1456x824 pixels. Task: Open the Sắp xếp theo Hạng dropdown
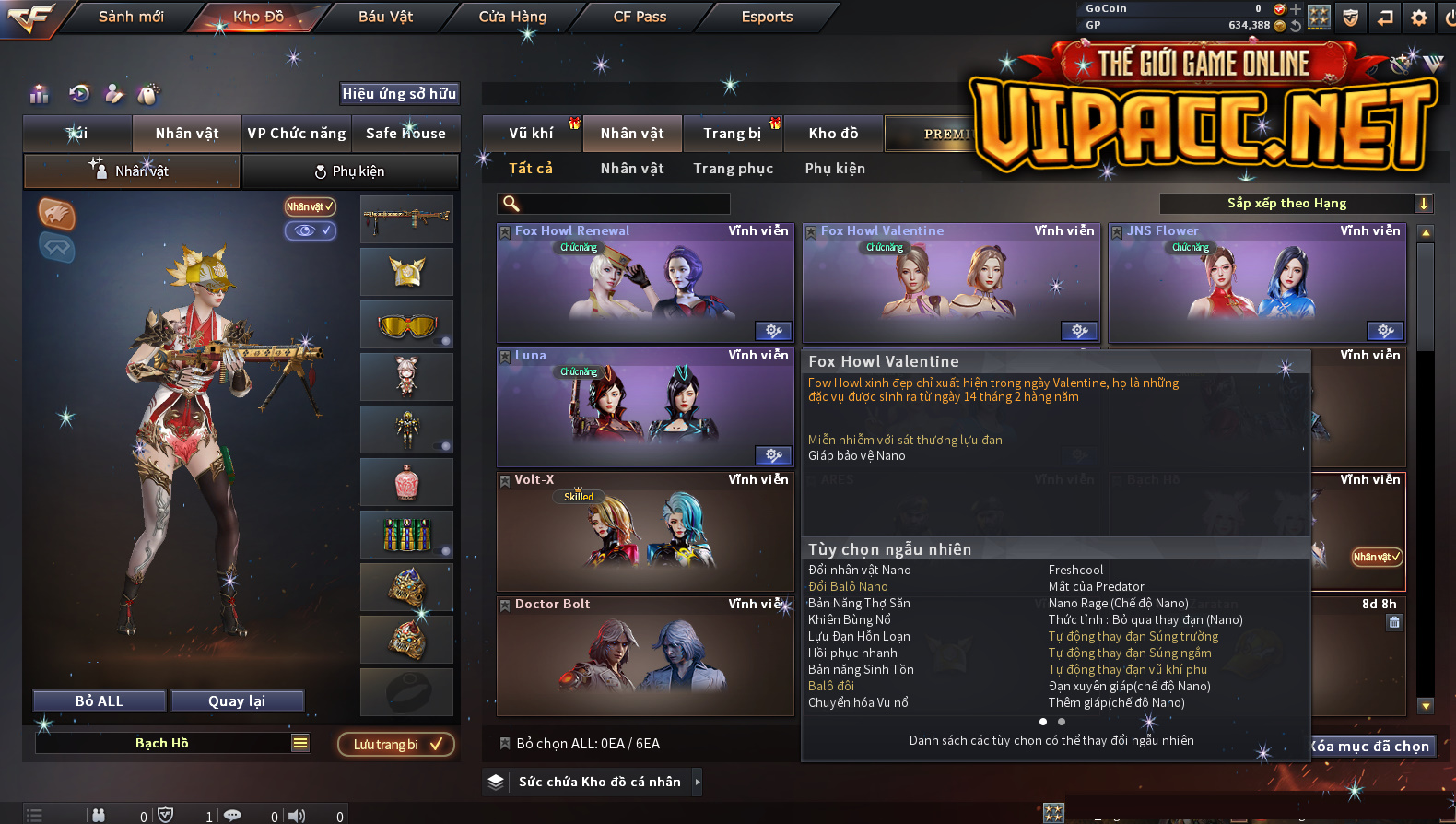tap(1295, 204)
